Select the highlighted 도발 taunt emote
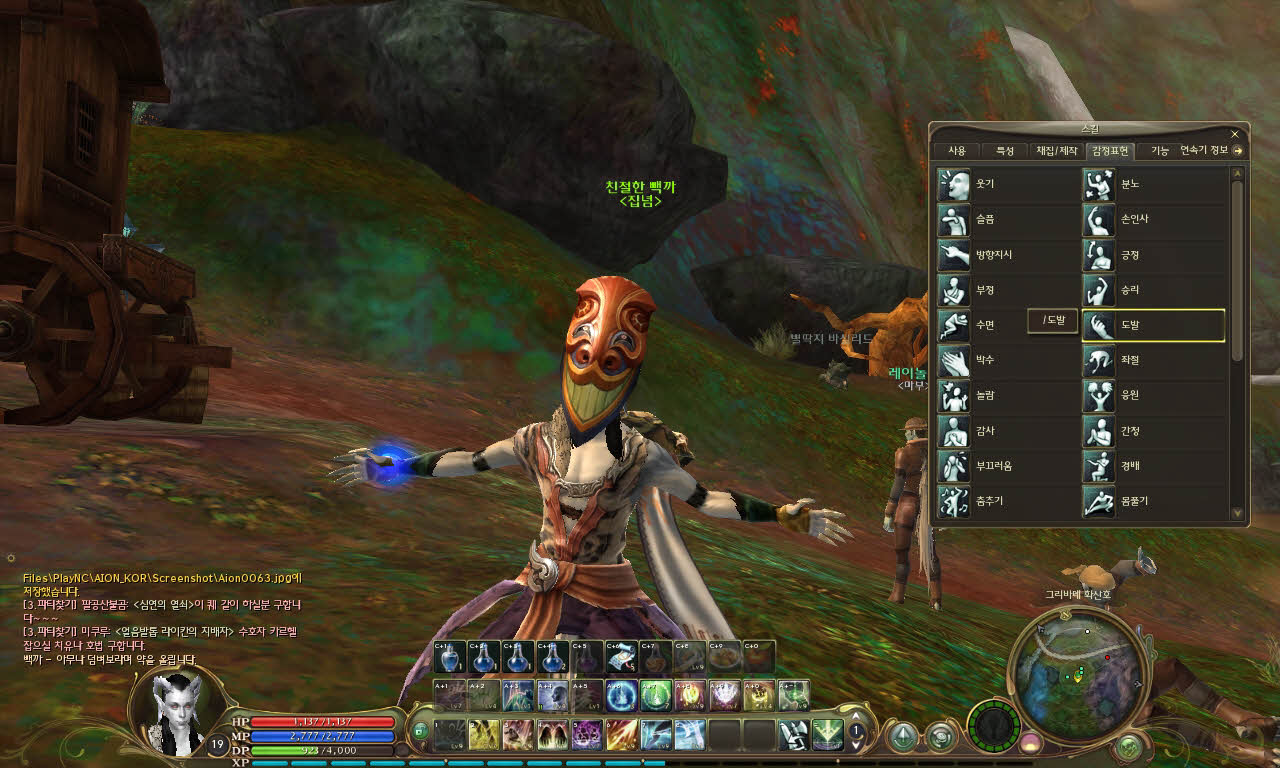Screen dimensions: 1280x768 (1153, 326)
